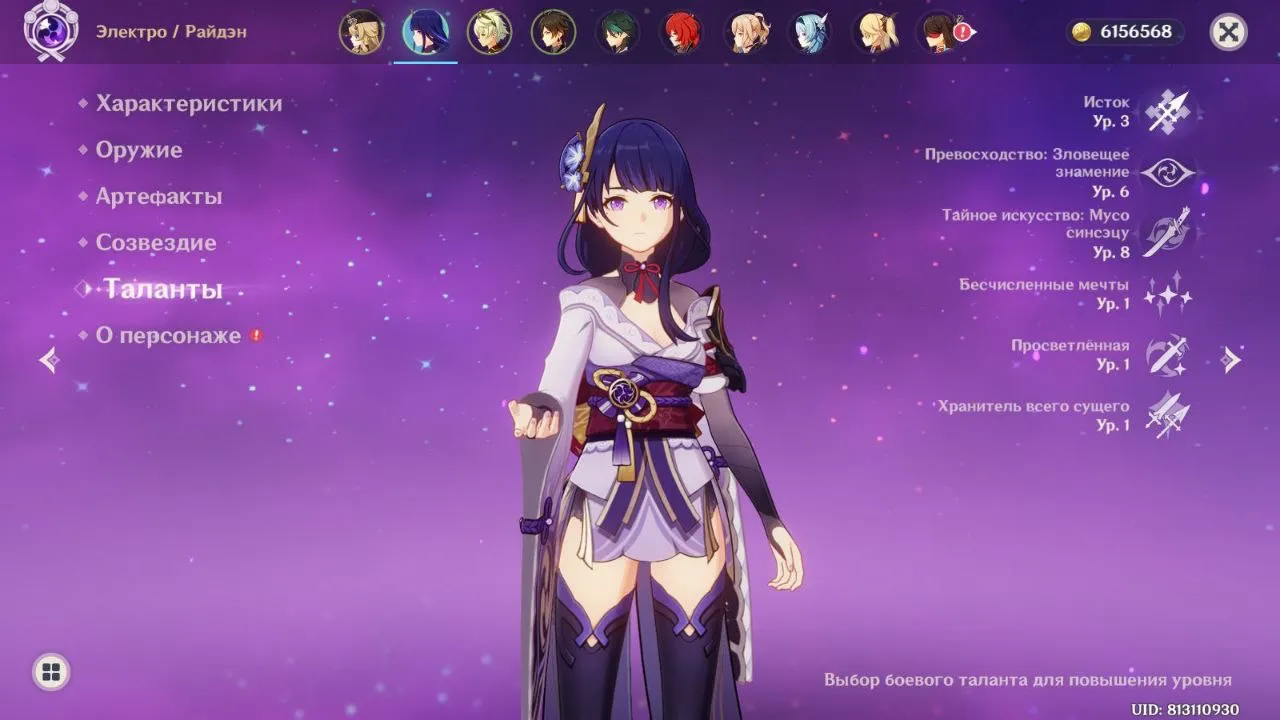
Task: Inspect the Просветлённая passive talent
Action: (x=1167, y=355)
